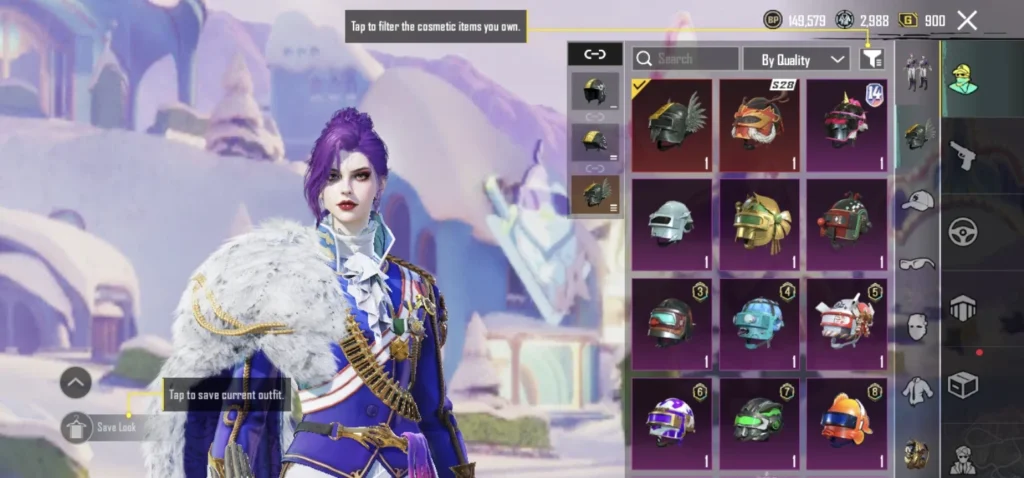Select the plain gray level 3 helmet
Image resolution: width=1024 pixels, height=478 pixels.
point(672,224)
